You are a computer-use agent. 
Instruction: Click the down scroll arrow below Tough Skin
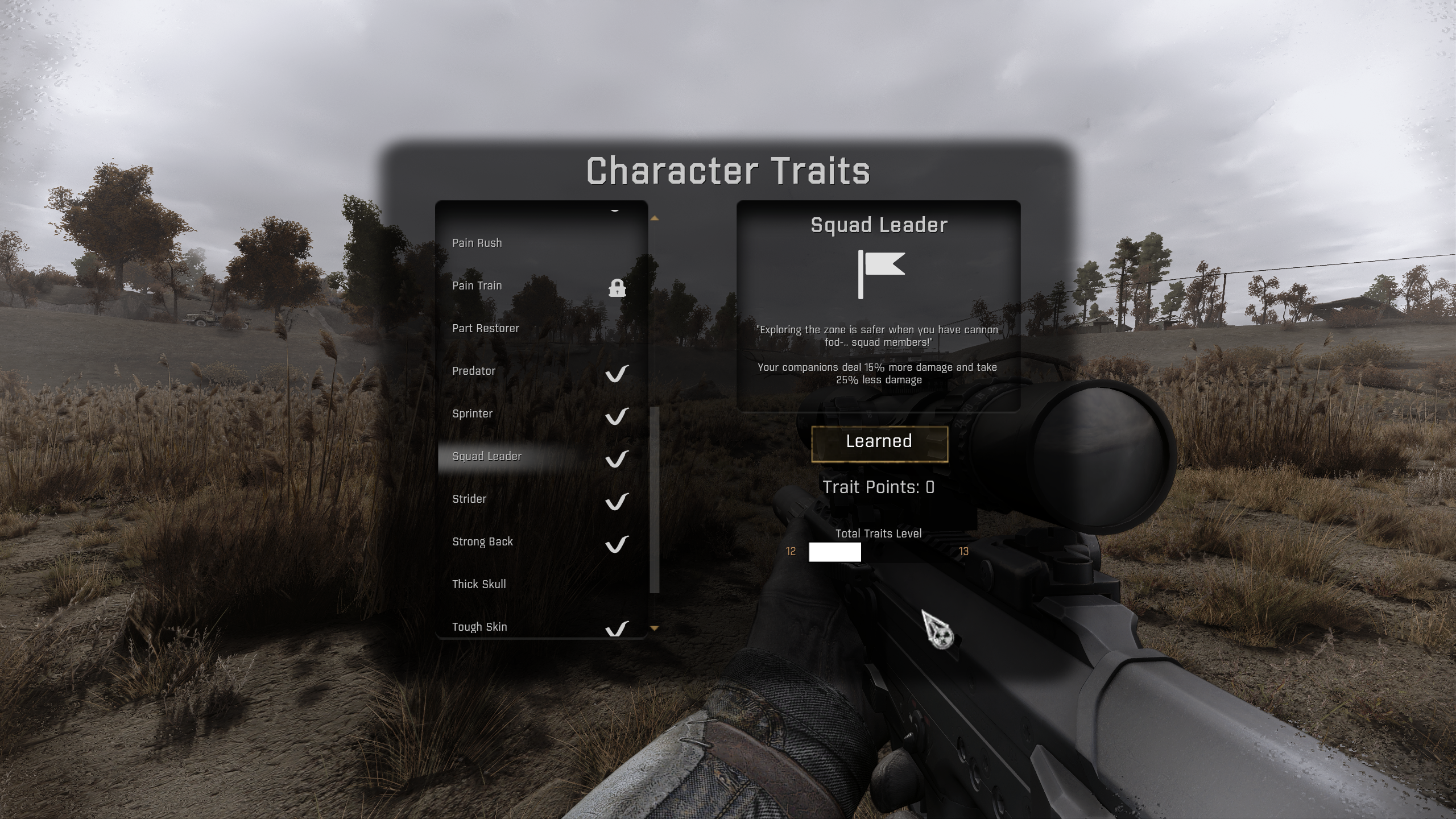tap(655, 627)
